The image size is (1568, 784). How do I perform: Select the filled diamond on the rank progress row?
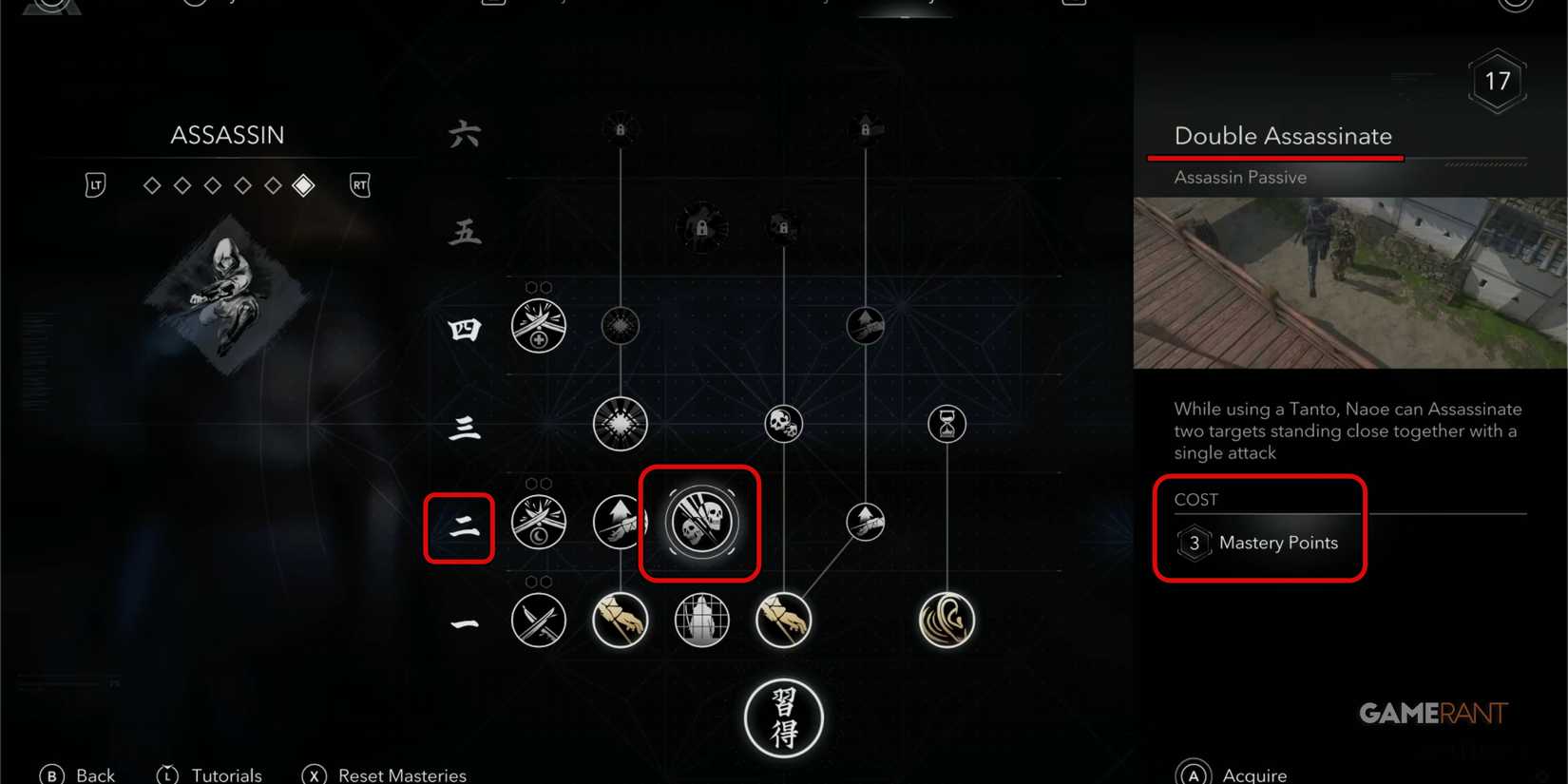pyautogui.click(x=304, y=185)
